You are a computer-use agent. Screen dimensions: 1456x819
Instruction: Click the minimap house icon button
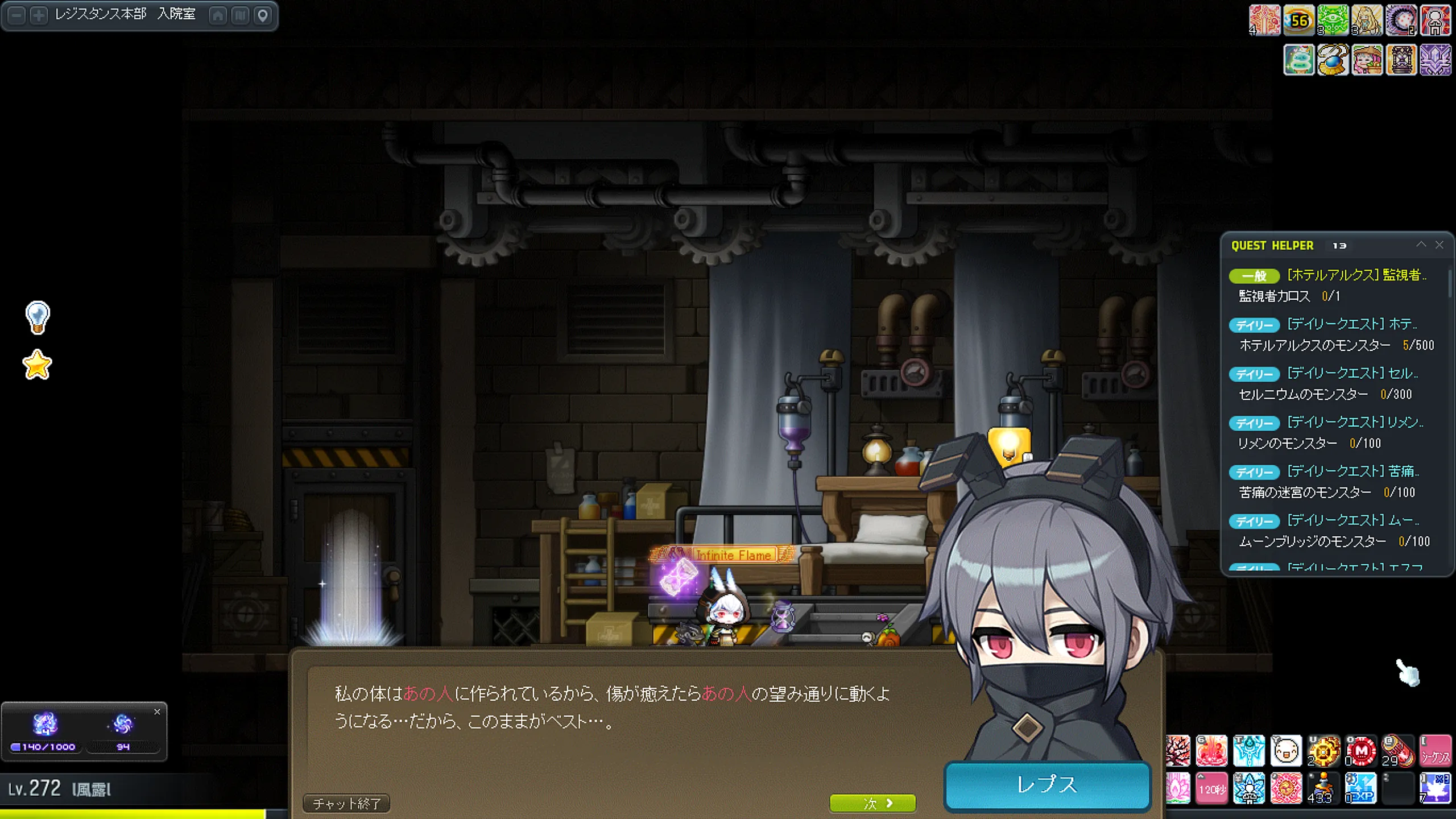pyautogui.click(x=218, y=15)
